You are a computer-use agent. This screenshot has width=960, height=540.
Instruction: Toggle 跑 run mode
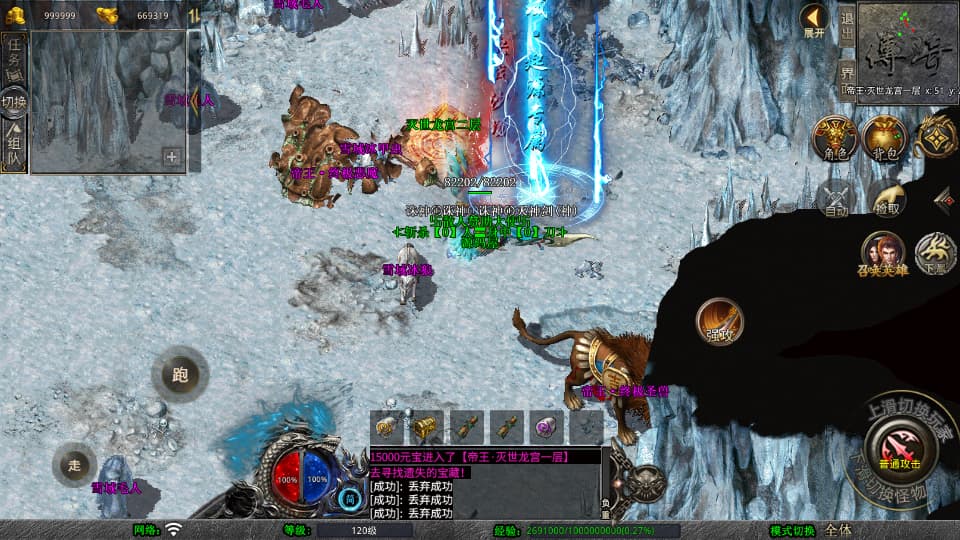180,375
